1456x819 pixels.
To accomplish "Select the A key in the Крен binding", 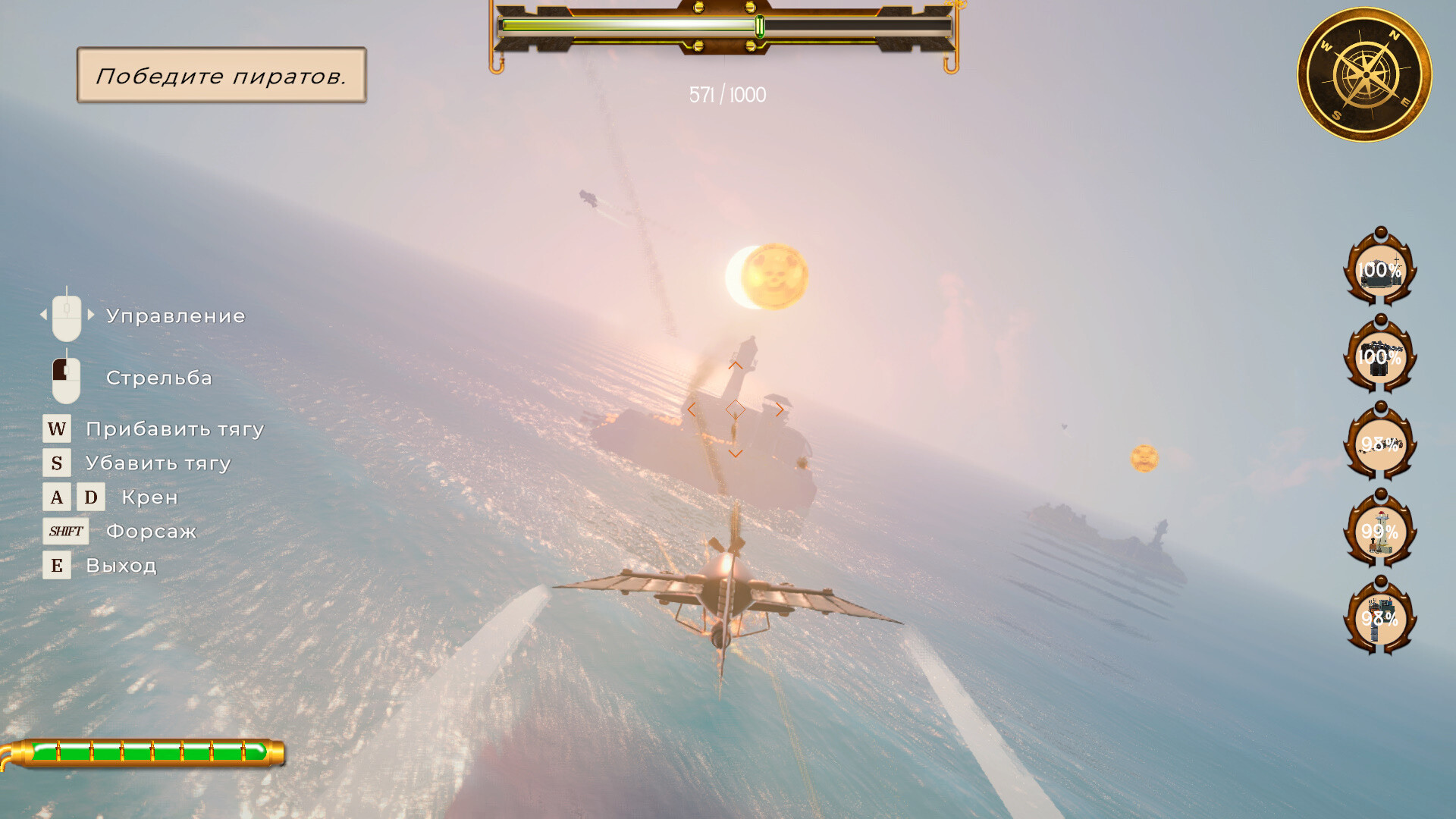I will [55, 497].
